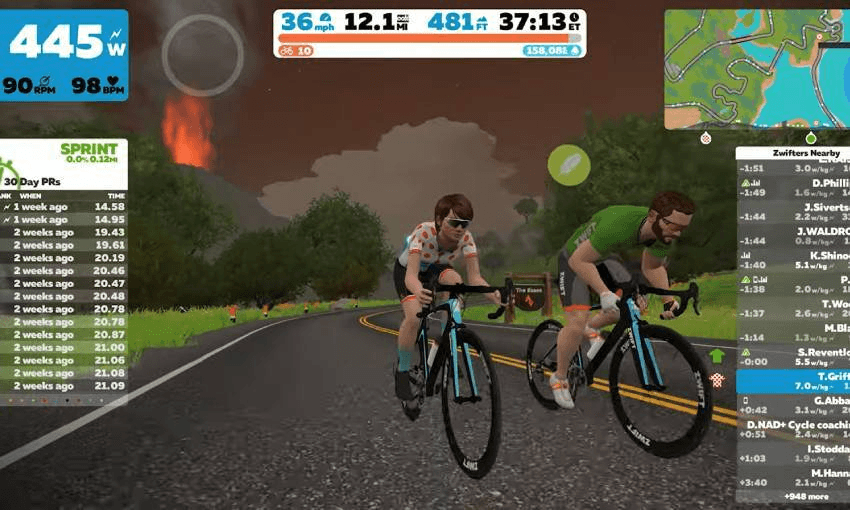The image size is (850, 510).
Task: Choose D.NAD+ Cycle coaching rider row
Action: point(793,429)
